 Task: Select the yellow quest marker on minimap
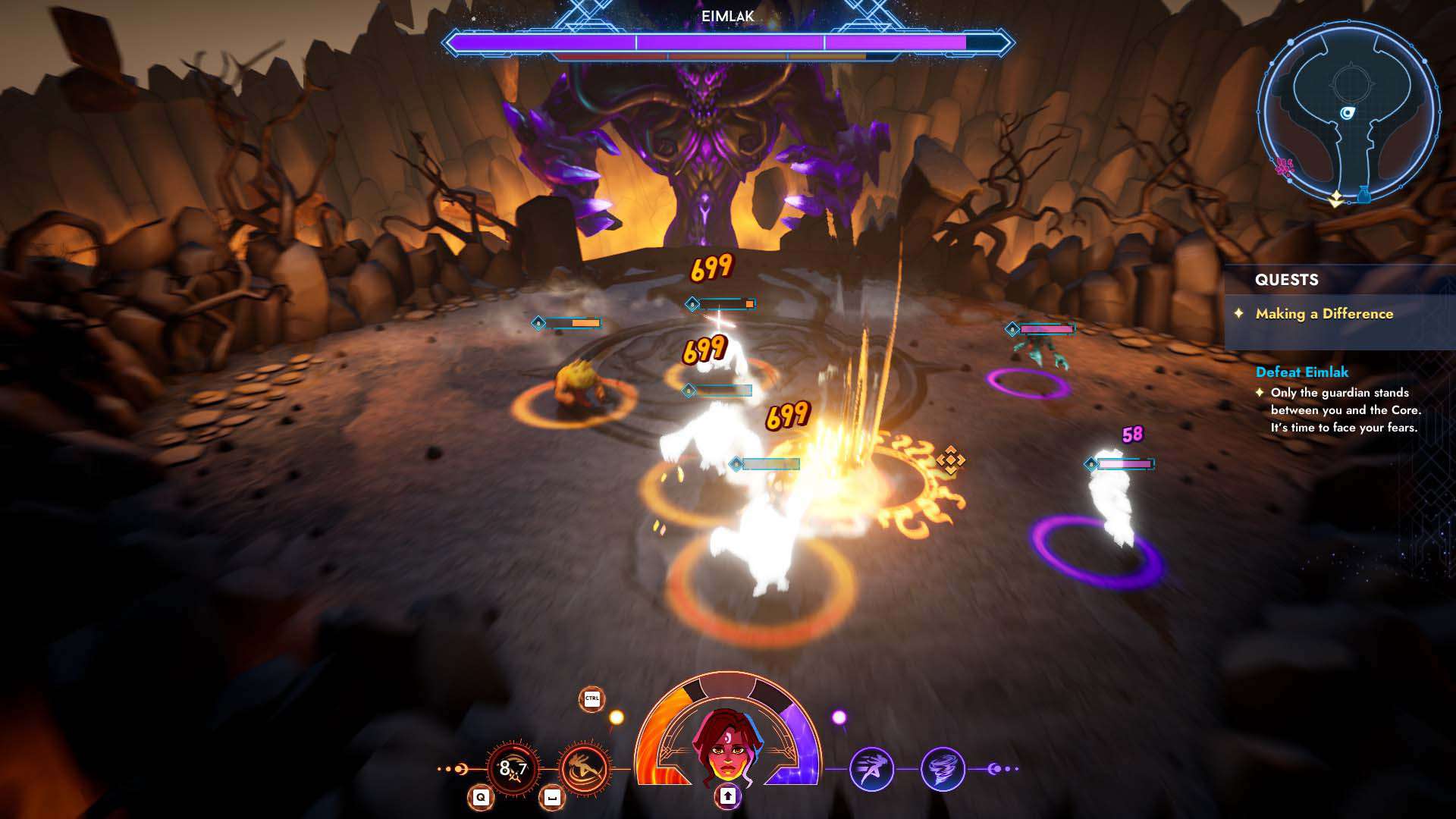pyautogui.click(x=1335, y=199)
